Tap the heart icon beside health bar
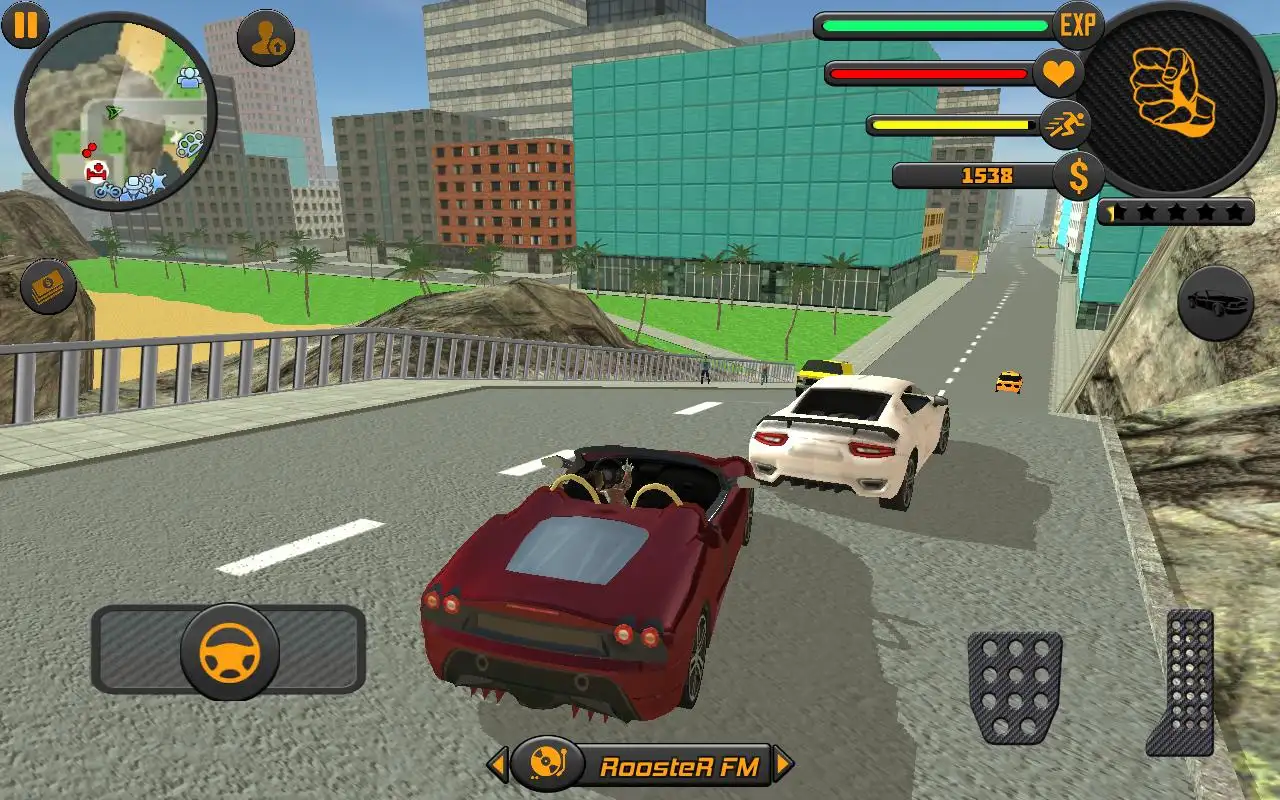Screen dimensions: 1280x800 (1058, 72)
